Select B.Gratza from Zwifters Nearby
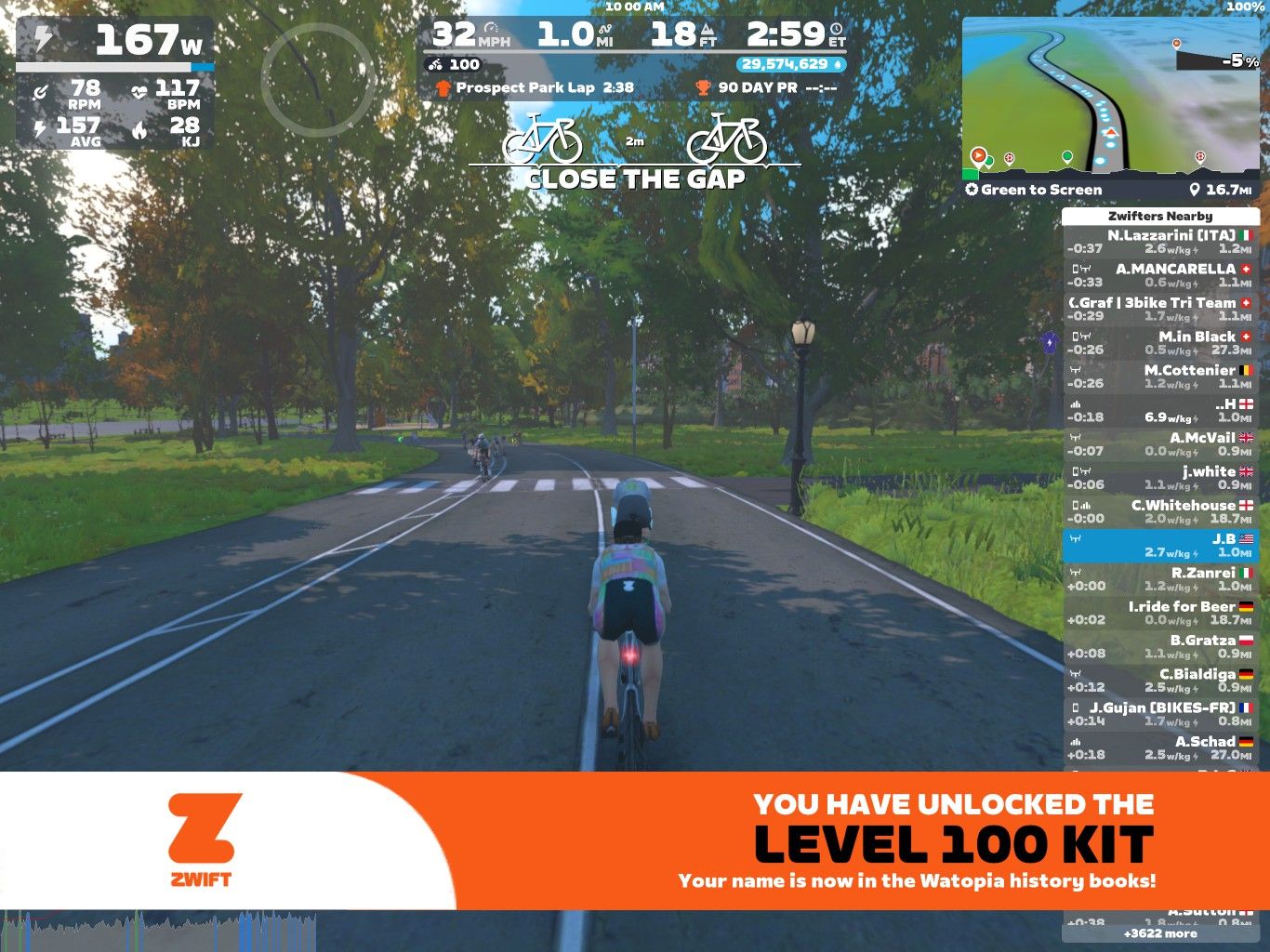The width and height of the screenshot is (1270, 952). pos(1159,647)
